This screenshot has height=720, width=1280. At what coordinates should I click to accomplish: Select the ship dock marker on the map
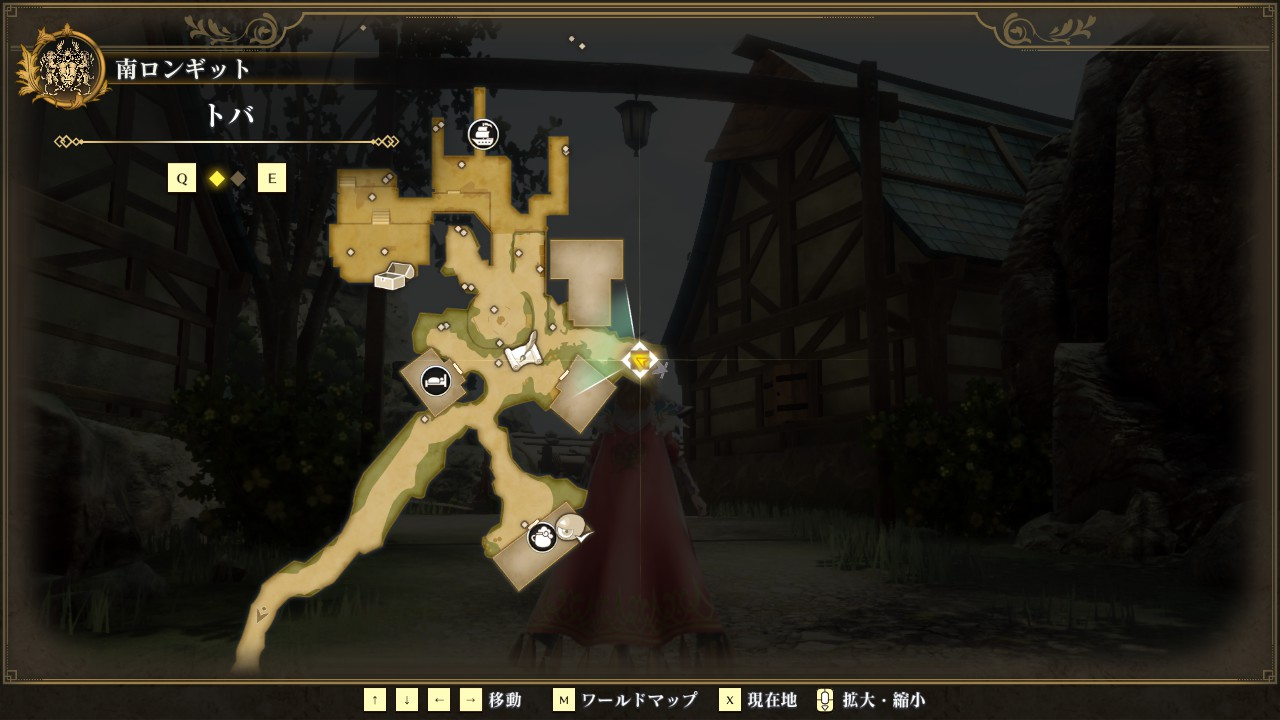[483, 134]
